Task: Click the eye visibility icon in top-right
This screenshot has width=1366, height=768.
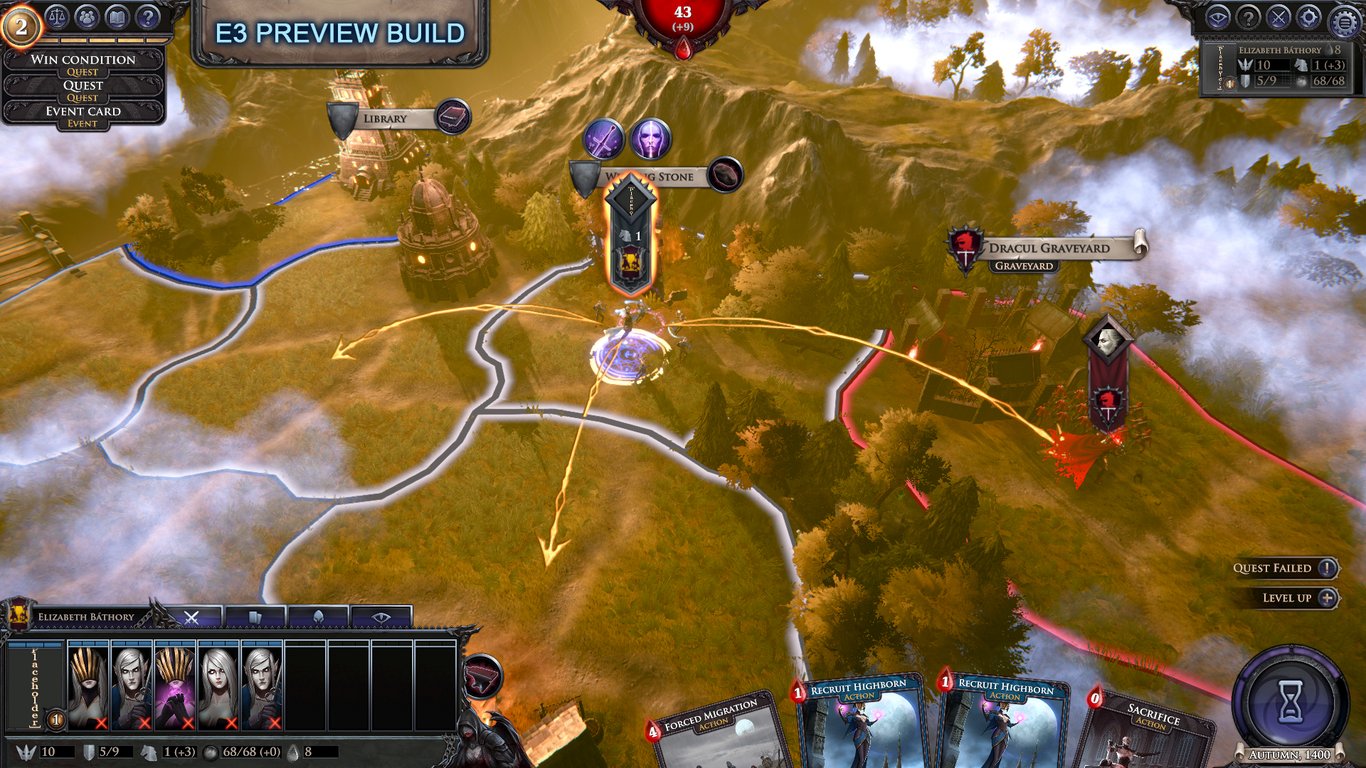Action: tap(1218, 16)
